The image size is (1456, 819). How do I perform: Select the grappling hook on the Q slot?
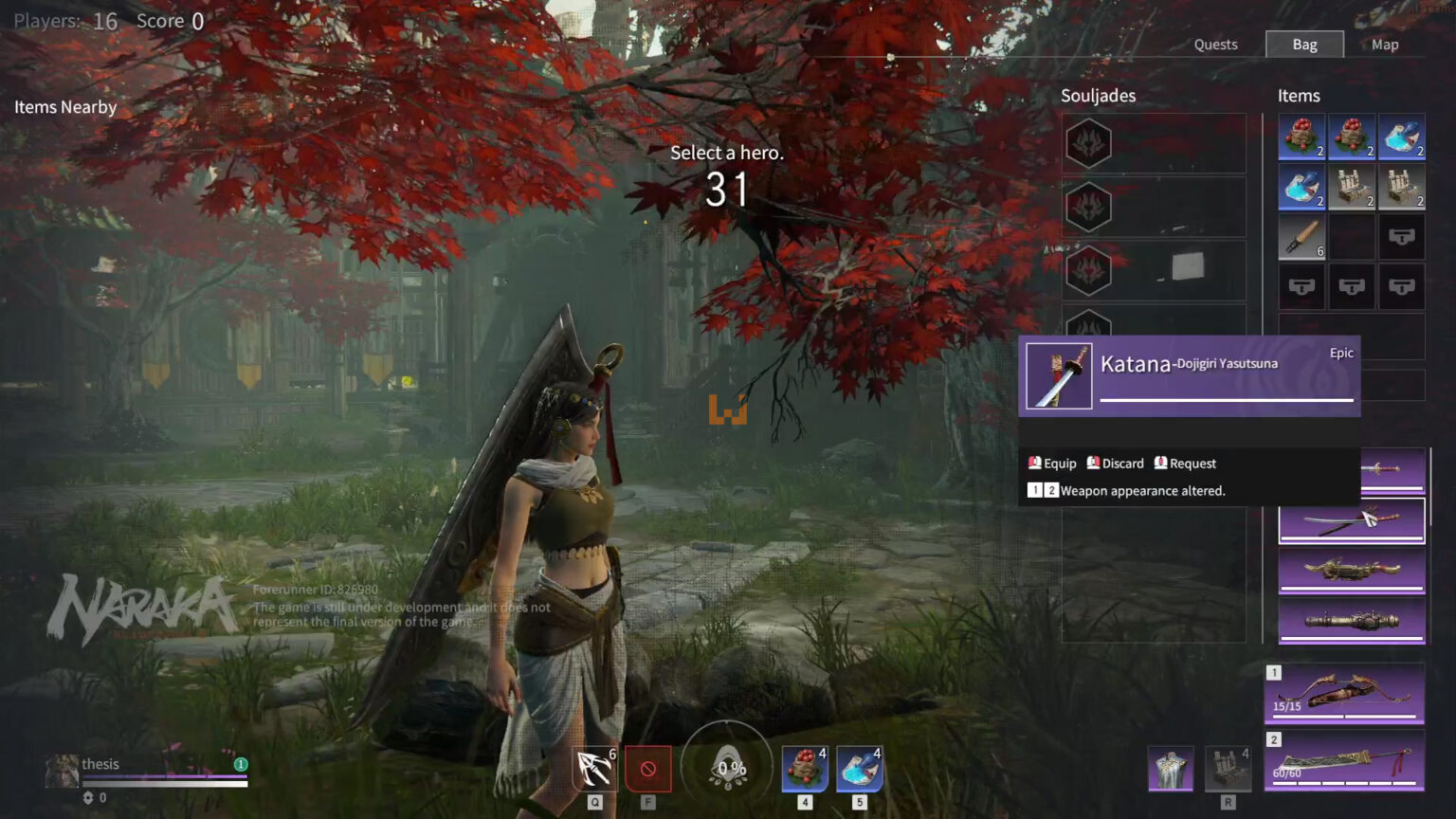tap(593, 769)
